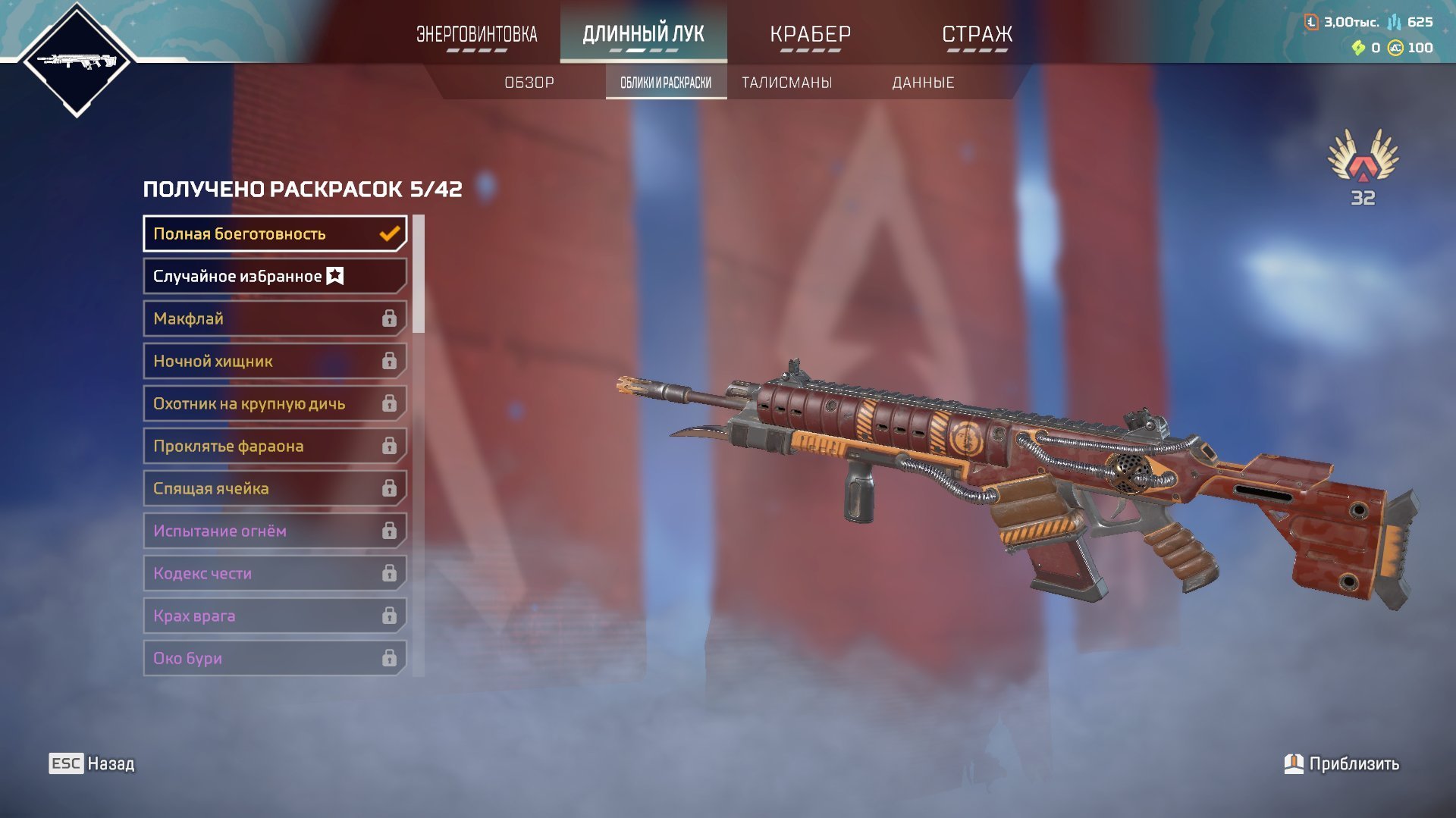Select the Случайное избранное skin option

[x=275, y=276]
